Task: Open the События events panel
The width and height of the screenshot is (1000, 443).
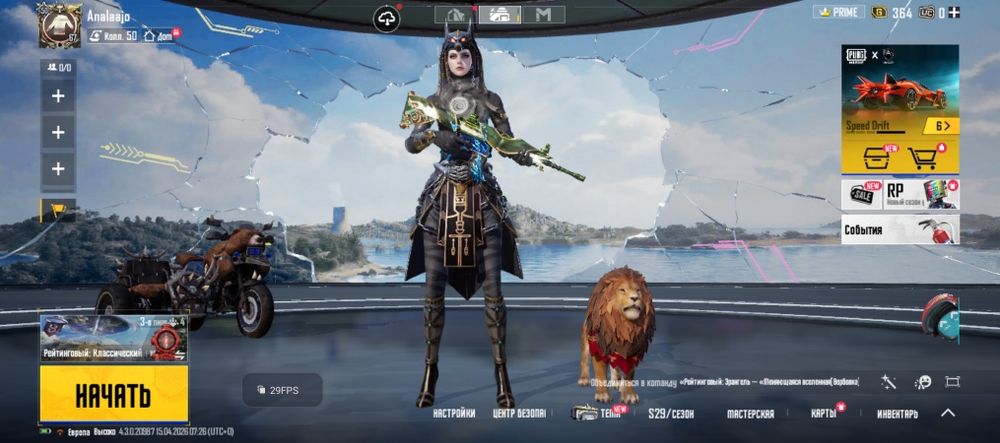Action: tap(900, 230)
